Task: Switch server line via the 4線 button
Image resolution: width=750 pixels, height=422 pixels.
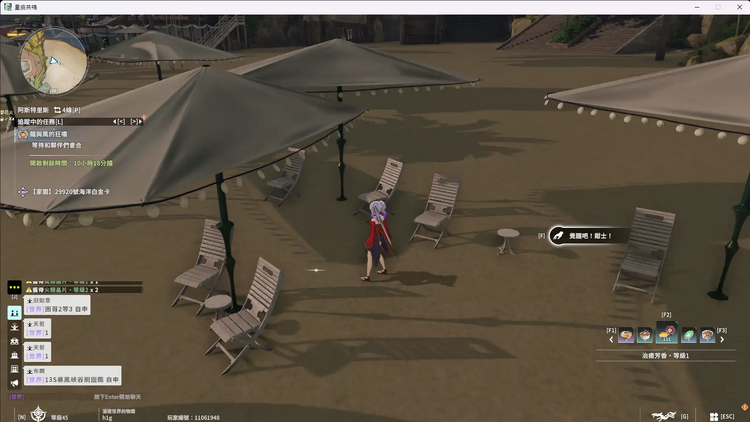Action: click(x=66, y=109)
